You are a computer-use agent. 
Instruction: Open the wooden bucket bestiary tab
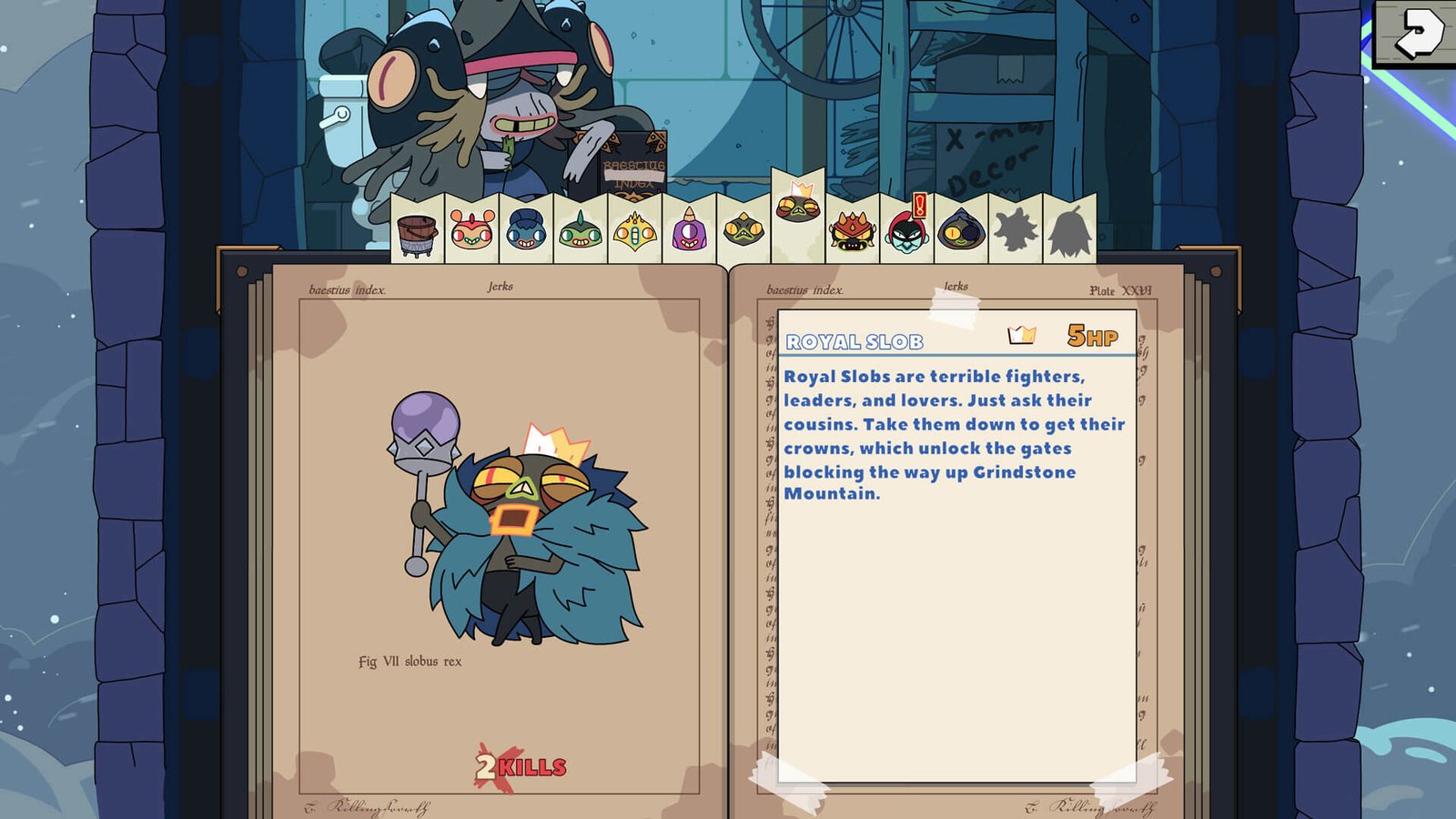tap(418, 232)
